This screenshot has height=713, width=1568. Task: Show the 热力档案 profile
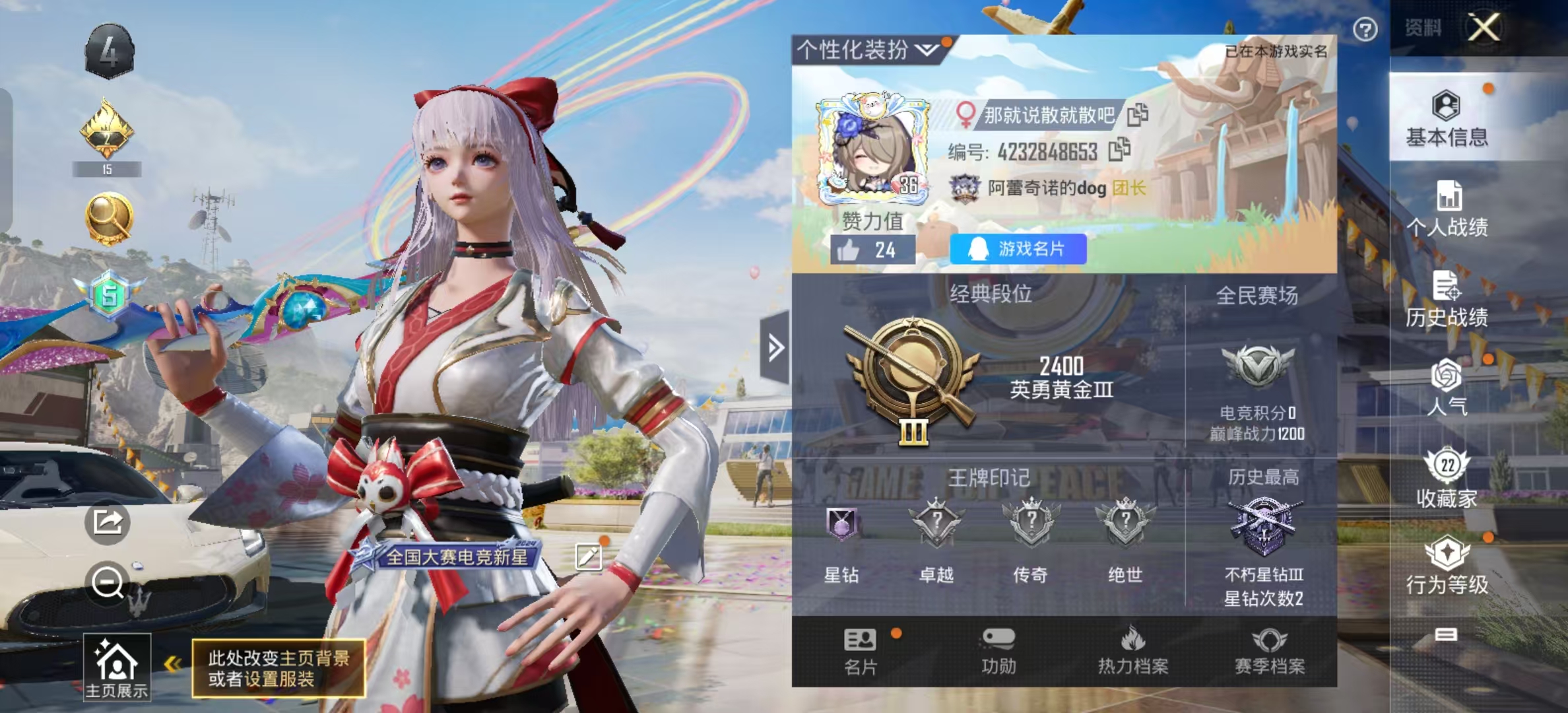point(1132,651)
